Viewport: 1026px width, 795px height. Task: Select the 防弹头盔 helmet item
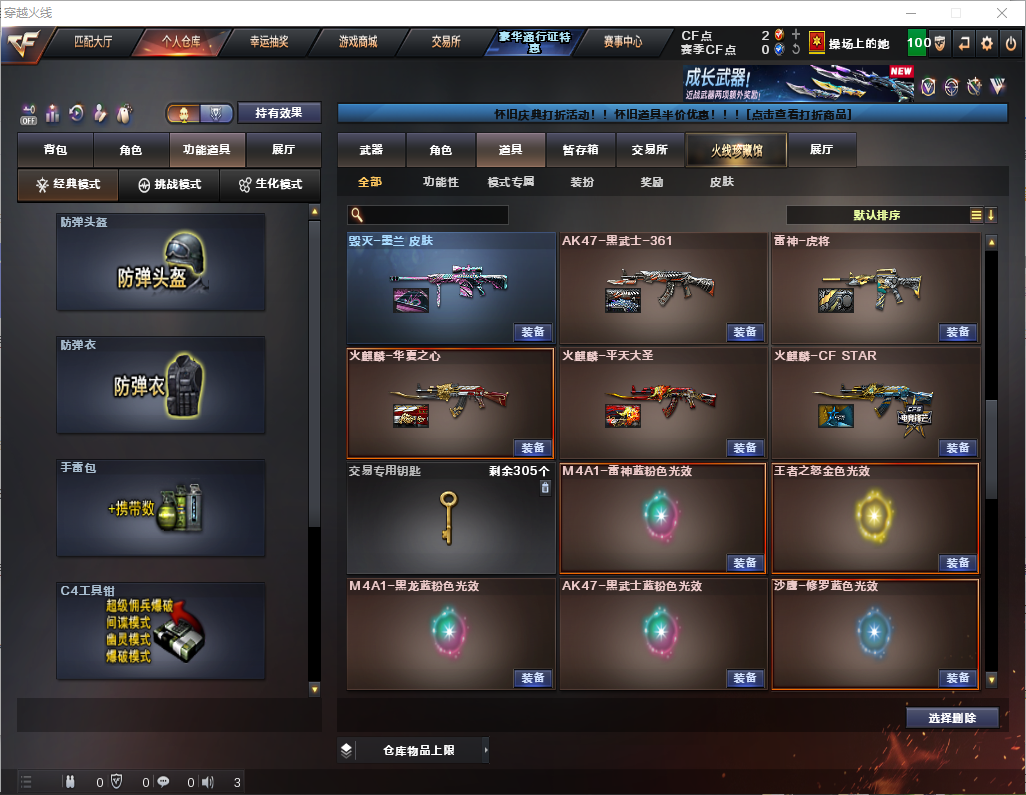point(161,262)
